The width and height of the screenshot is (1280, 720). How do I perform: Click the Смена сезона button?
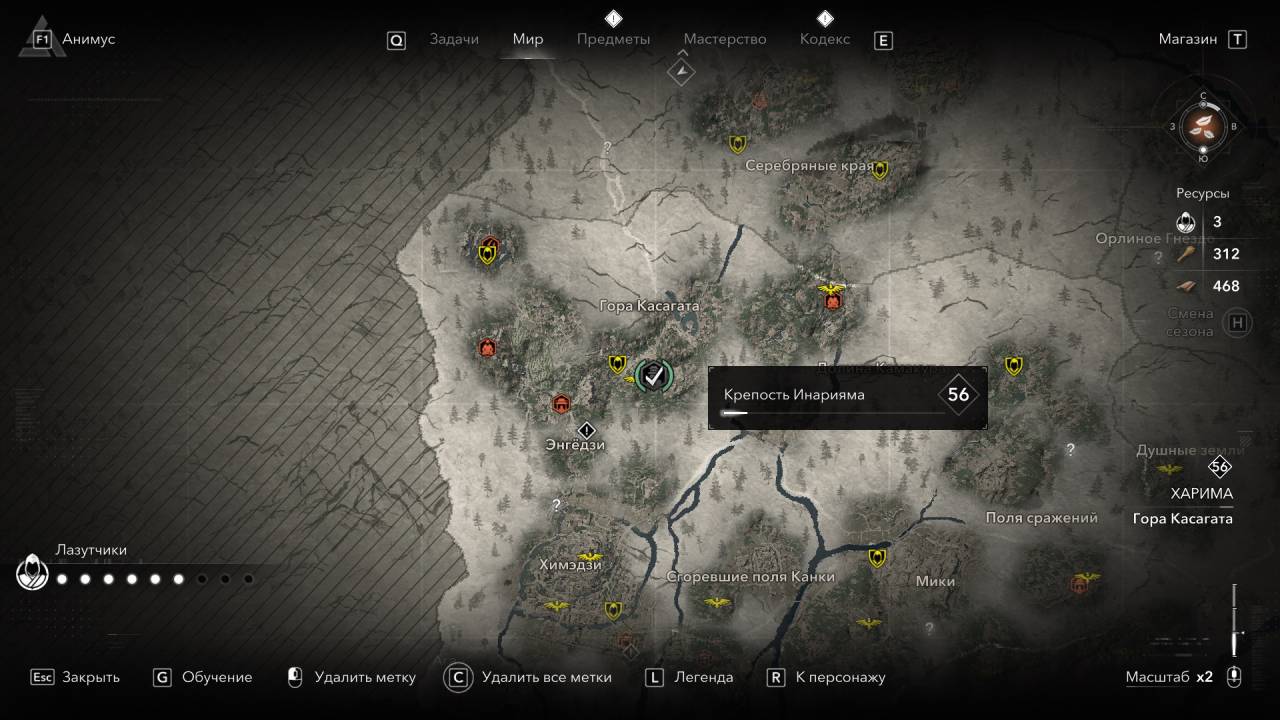[x=1238, y=322]
